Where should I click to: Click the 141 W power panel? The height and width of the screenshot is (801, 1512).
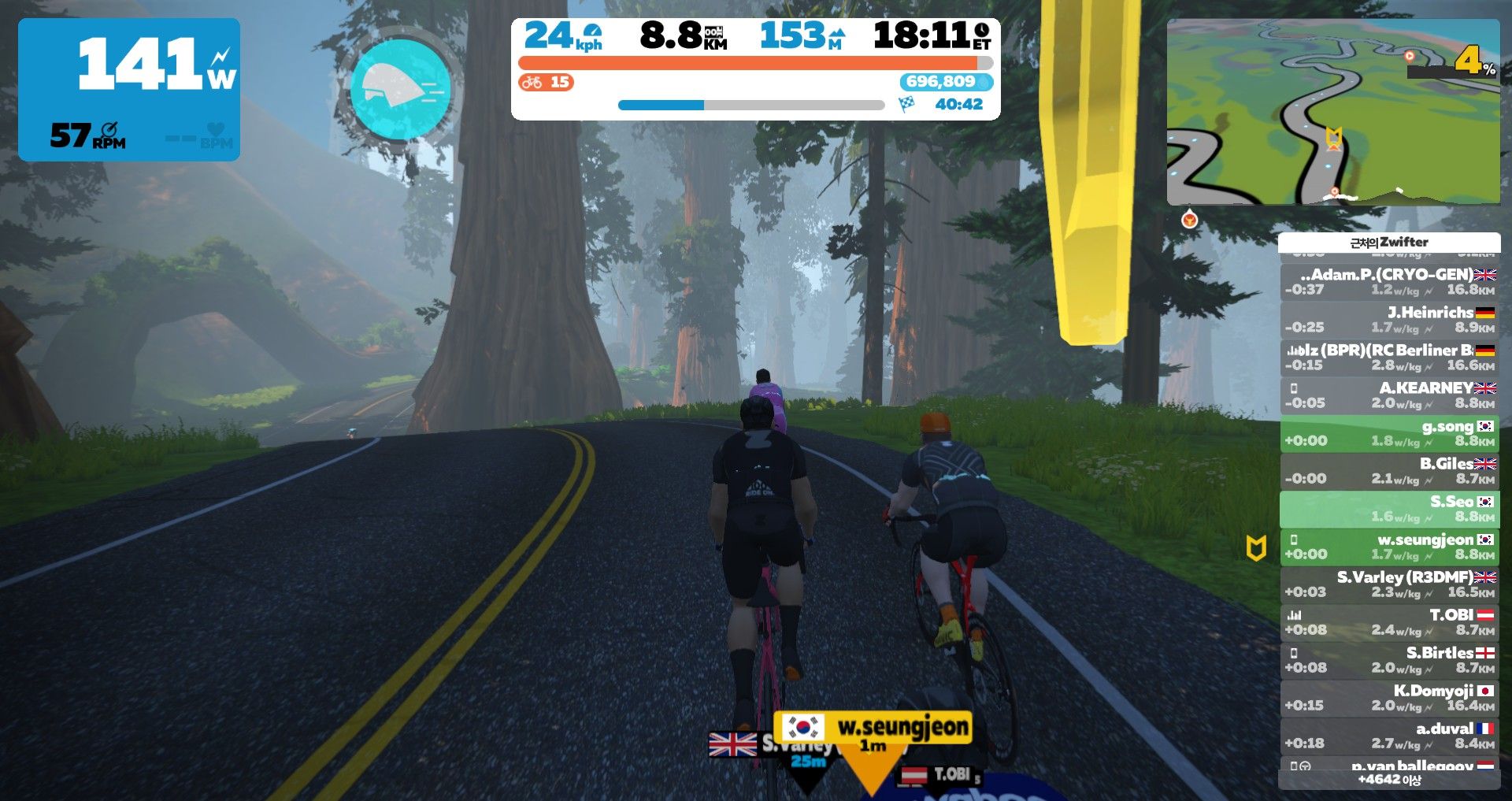[129, 90]
